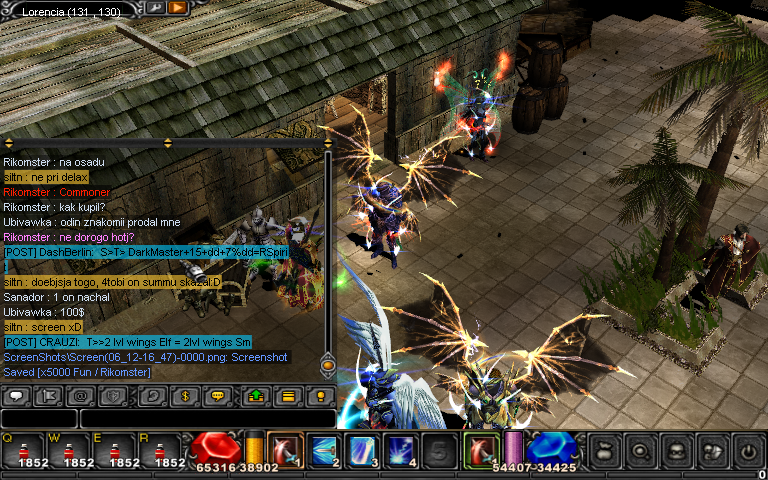Viewport: 768px width, 480px height.
Task: Toggle the dollar sign chat filter
Action: (x=185, y=396)
